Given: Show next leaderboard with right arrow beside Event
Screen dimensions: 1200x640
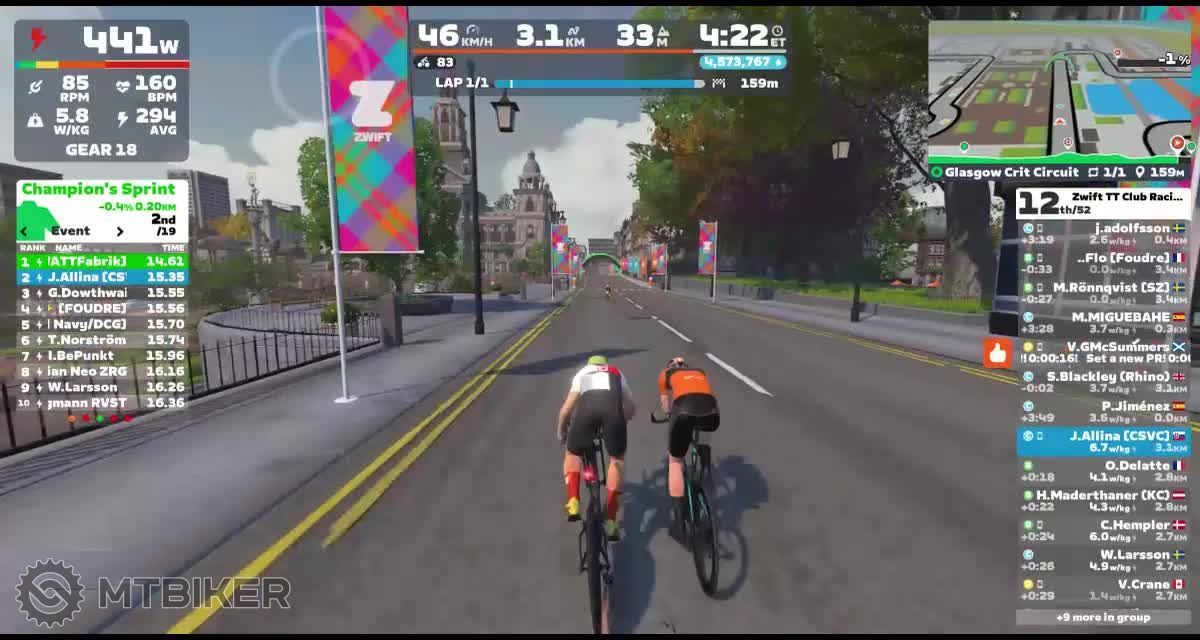Looking at the screenshot, I should [x=120, y=231].
